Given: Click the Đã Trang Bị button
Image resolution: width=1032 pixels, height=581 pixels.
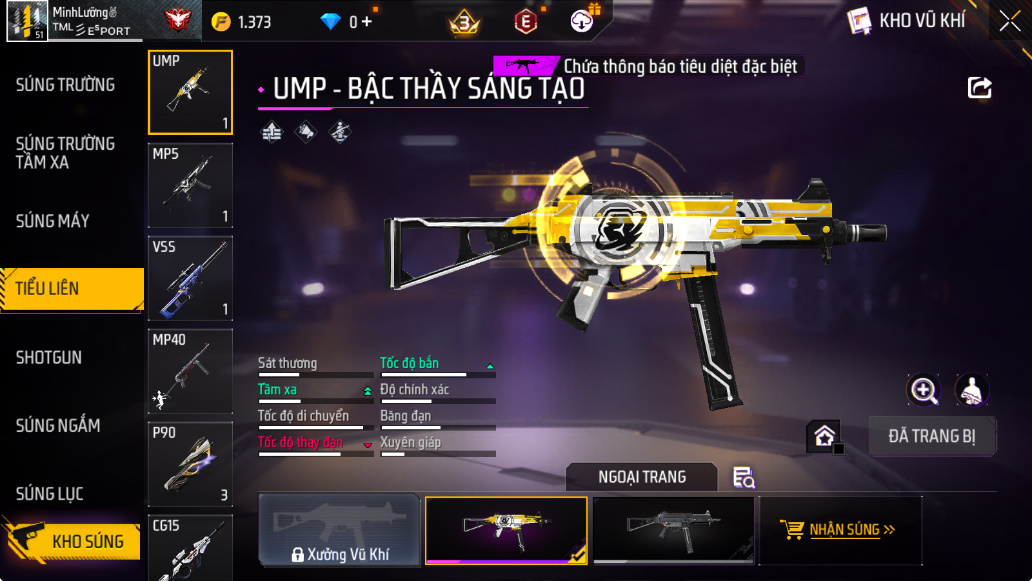Looking at the screenshot, I should click(932, 436).
